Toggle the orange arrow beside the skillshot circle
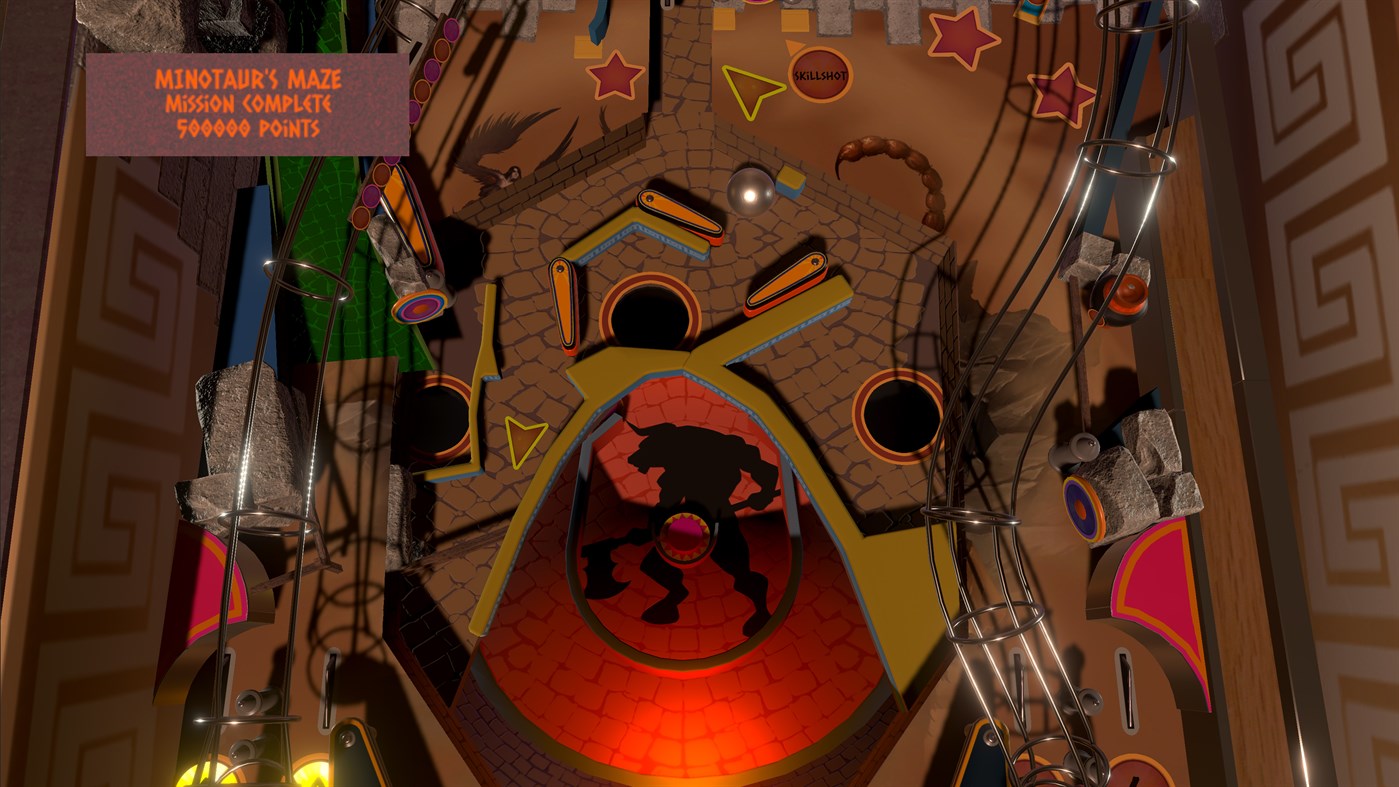 pos(793,49)
